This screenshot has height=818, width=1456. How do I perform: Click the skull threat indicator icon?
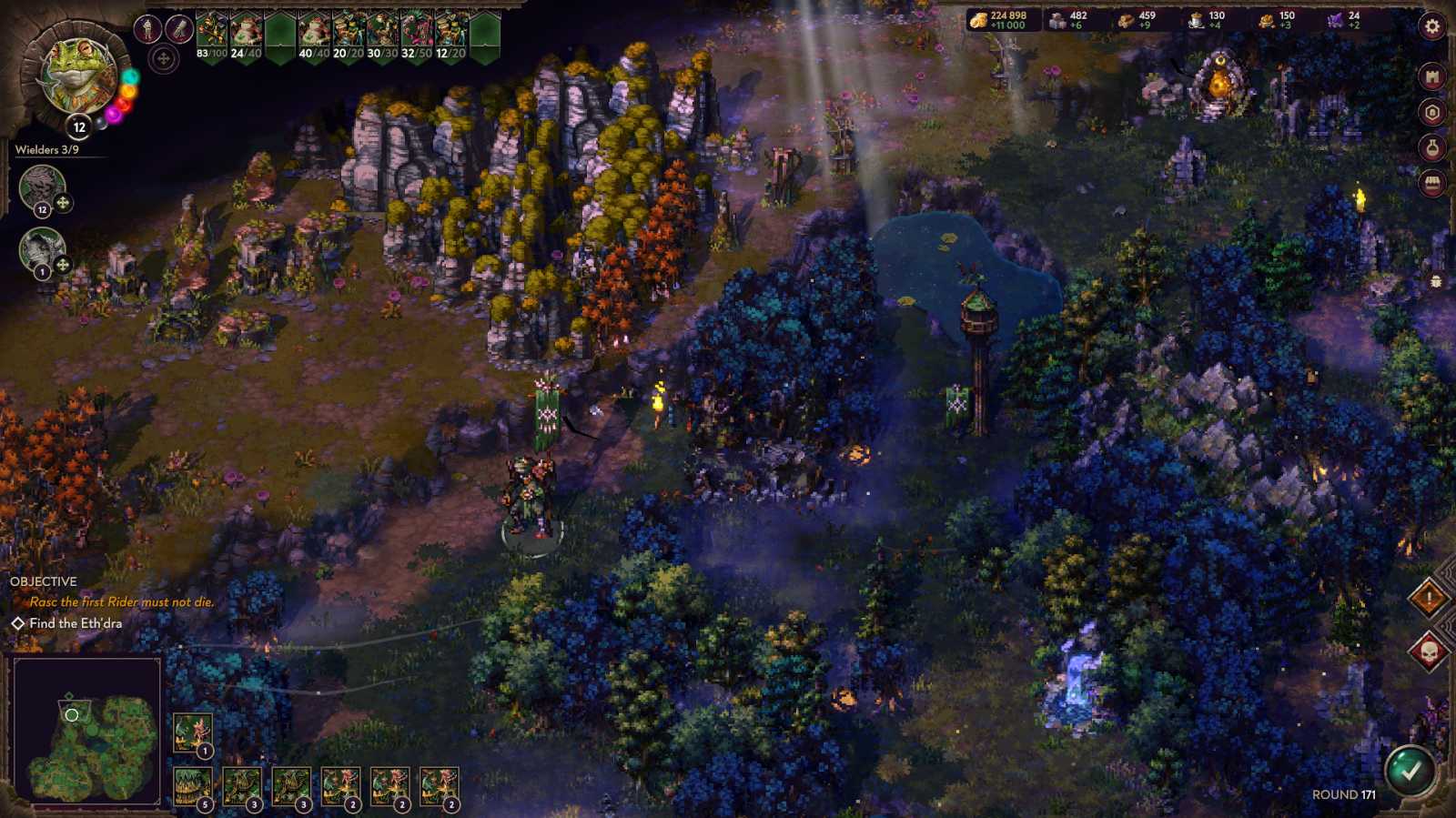pyautogui.click(x=1431, y=650)
